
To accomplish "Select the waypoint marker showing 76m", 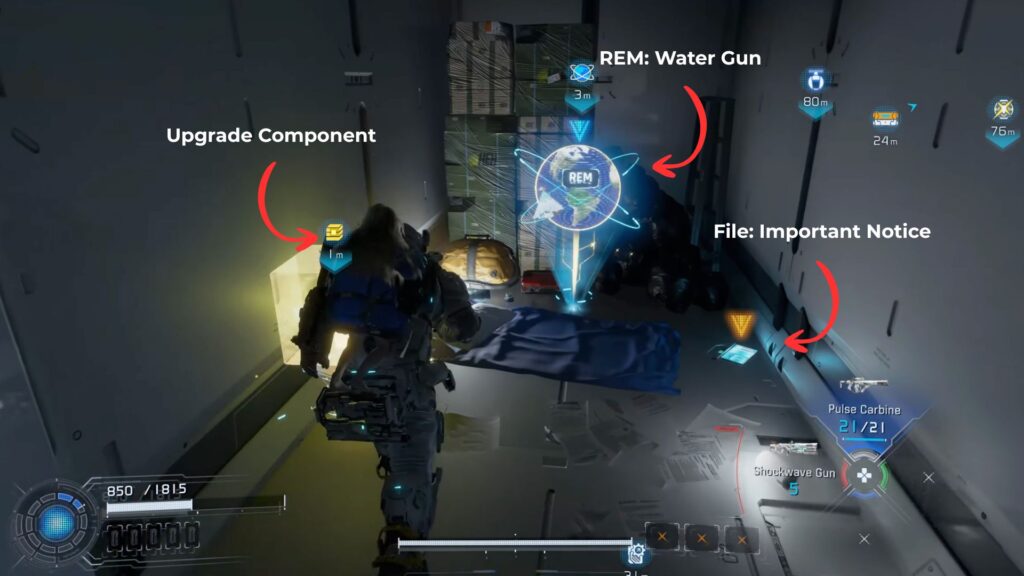I will click(1001, 109).
